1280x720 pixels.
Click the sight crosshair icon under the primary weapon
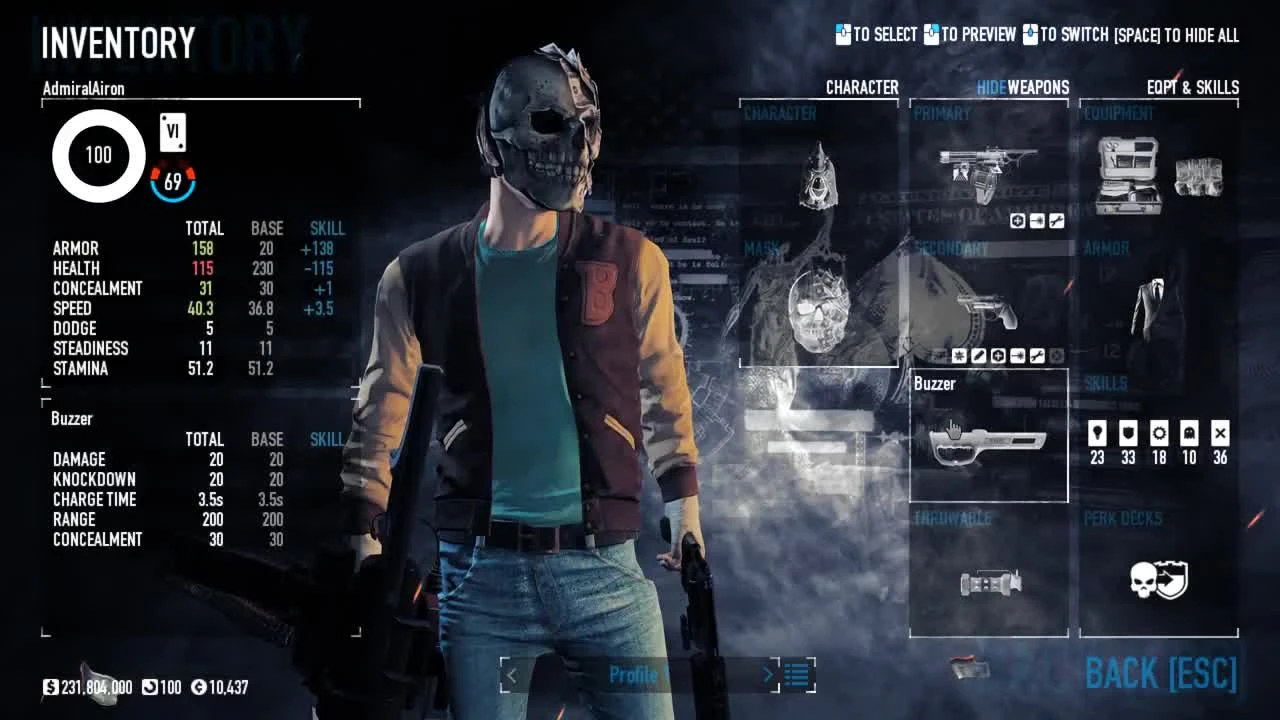click(x=1017, y=221)
